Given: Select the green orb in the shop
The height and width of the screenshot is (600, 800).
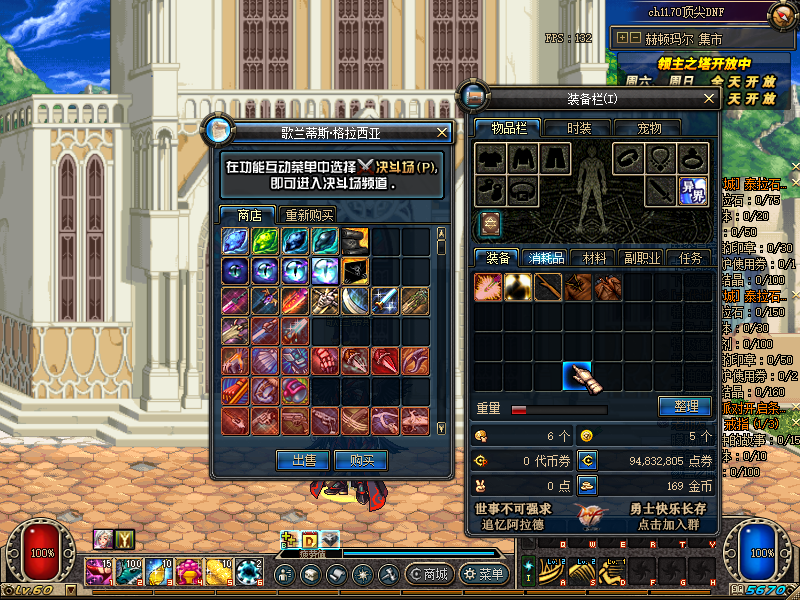Looking at the screenshot, I should click(265, 240).
